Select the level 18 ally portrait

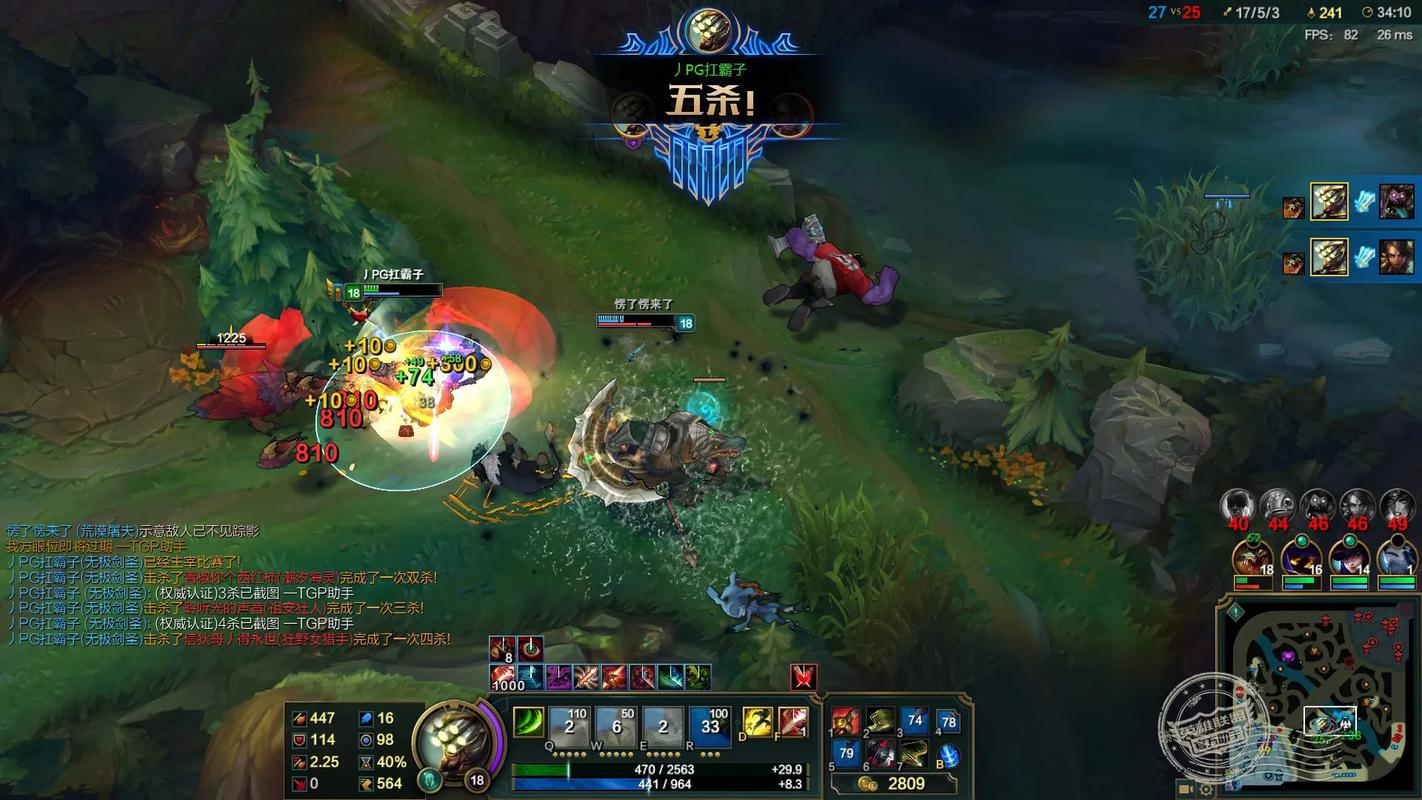point(1252,558)
